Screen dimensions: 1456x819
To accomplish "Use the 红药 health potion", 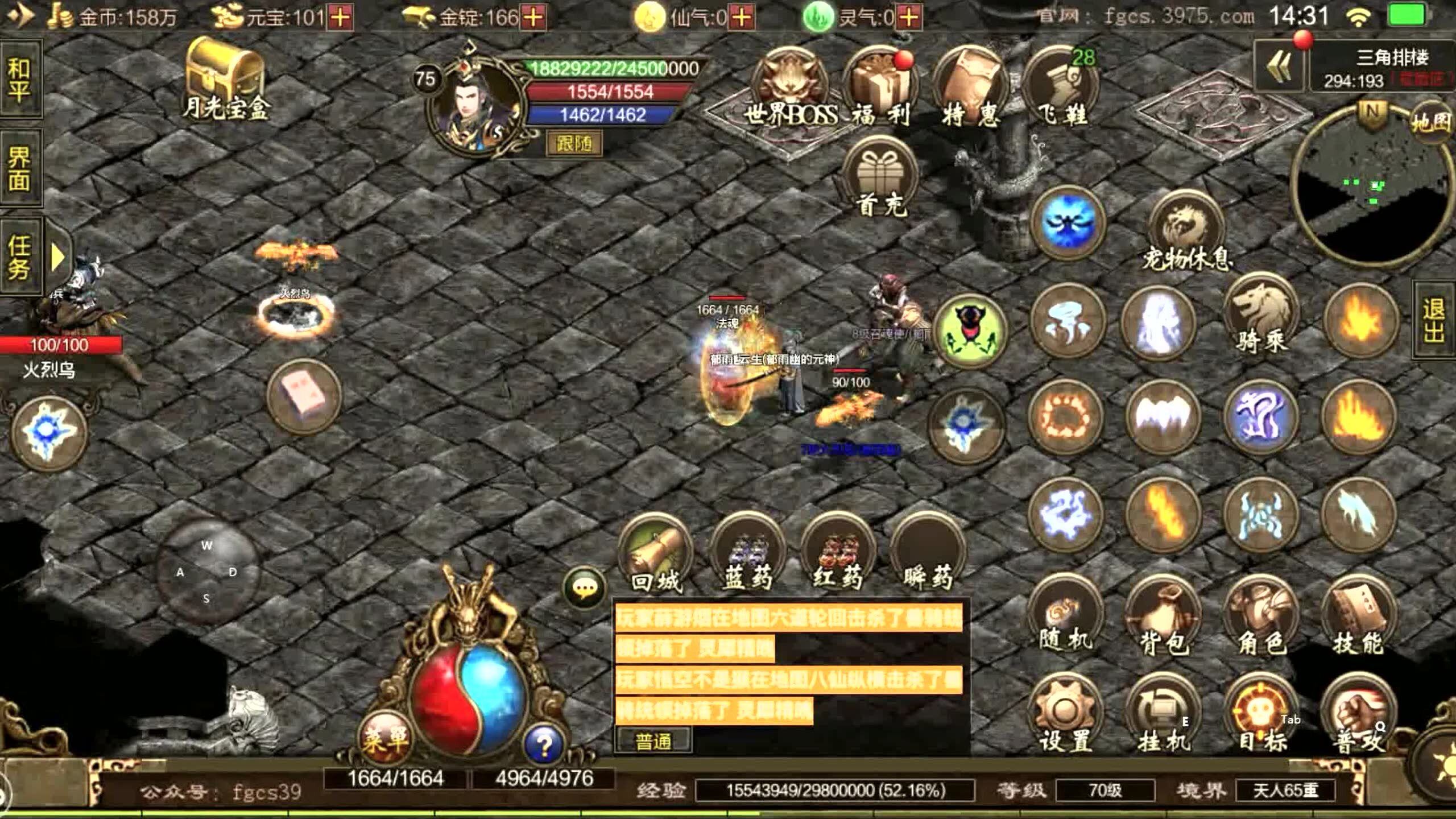I will click(x=837, y=553).
